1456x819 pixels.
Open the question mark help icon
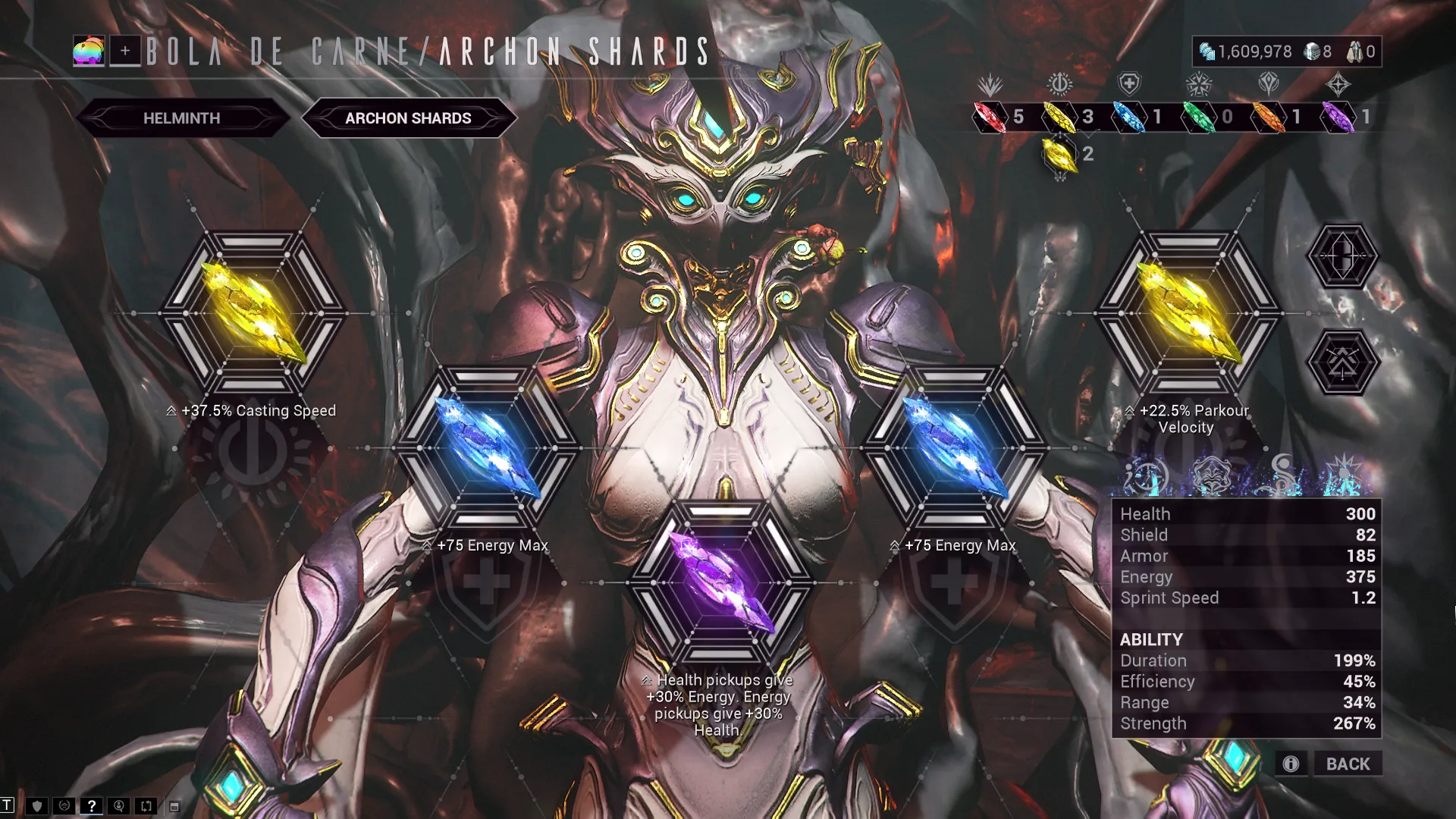pyautogui.click(x=91, y=806)
